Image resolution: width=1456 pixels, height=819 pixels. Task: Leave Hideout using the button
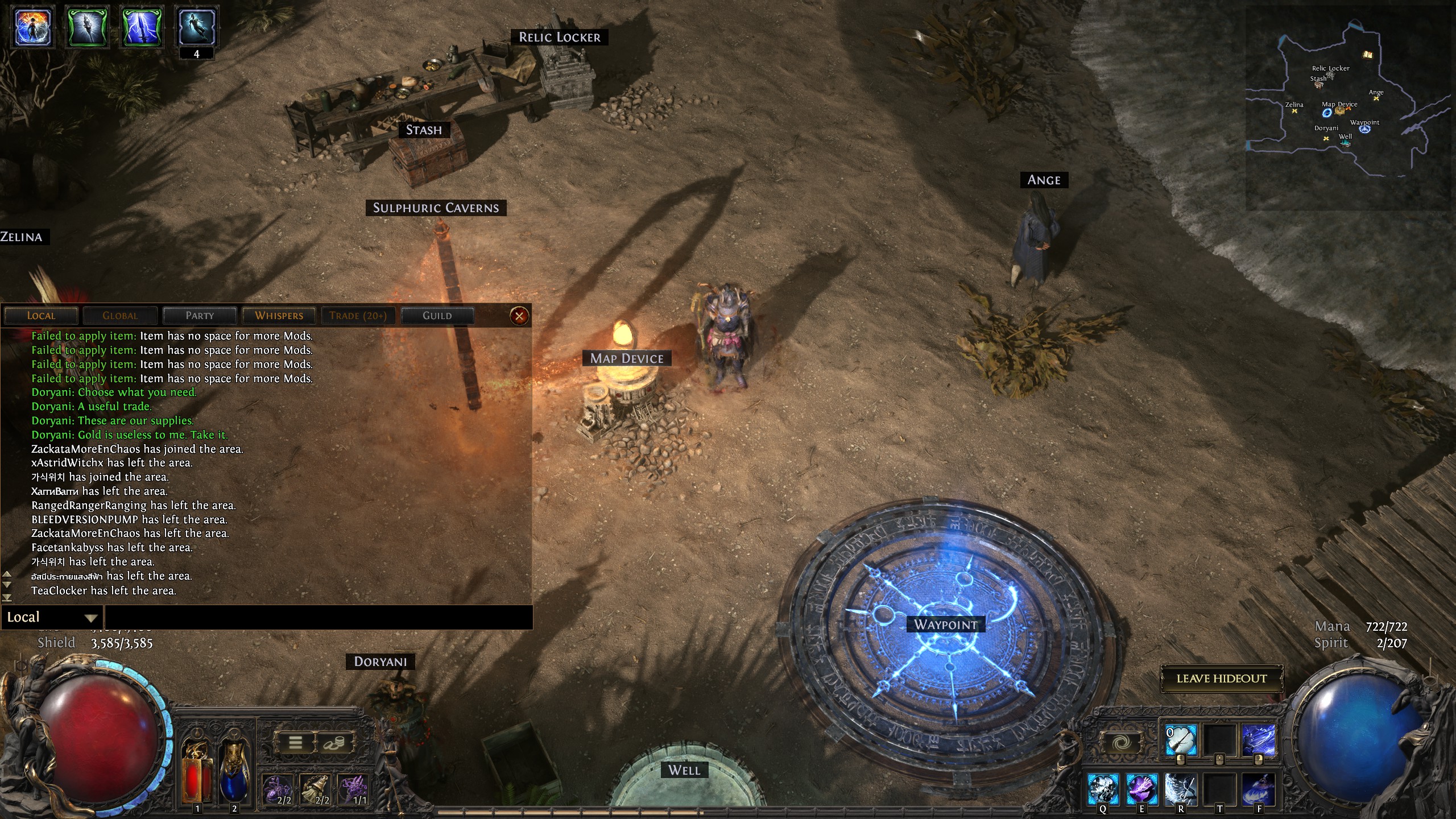coord(1221,679)
